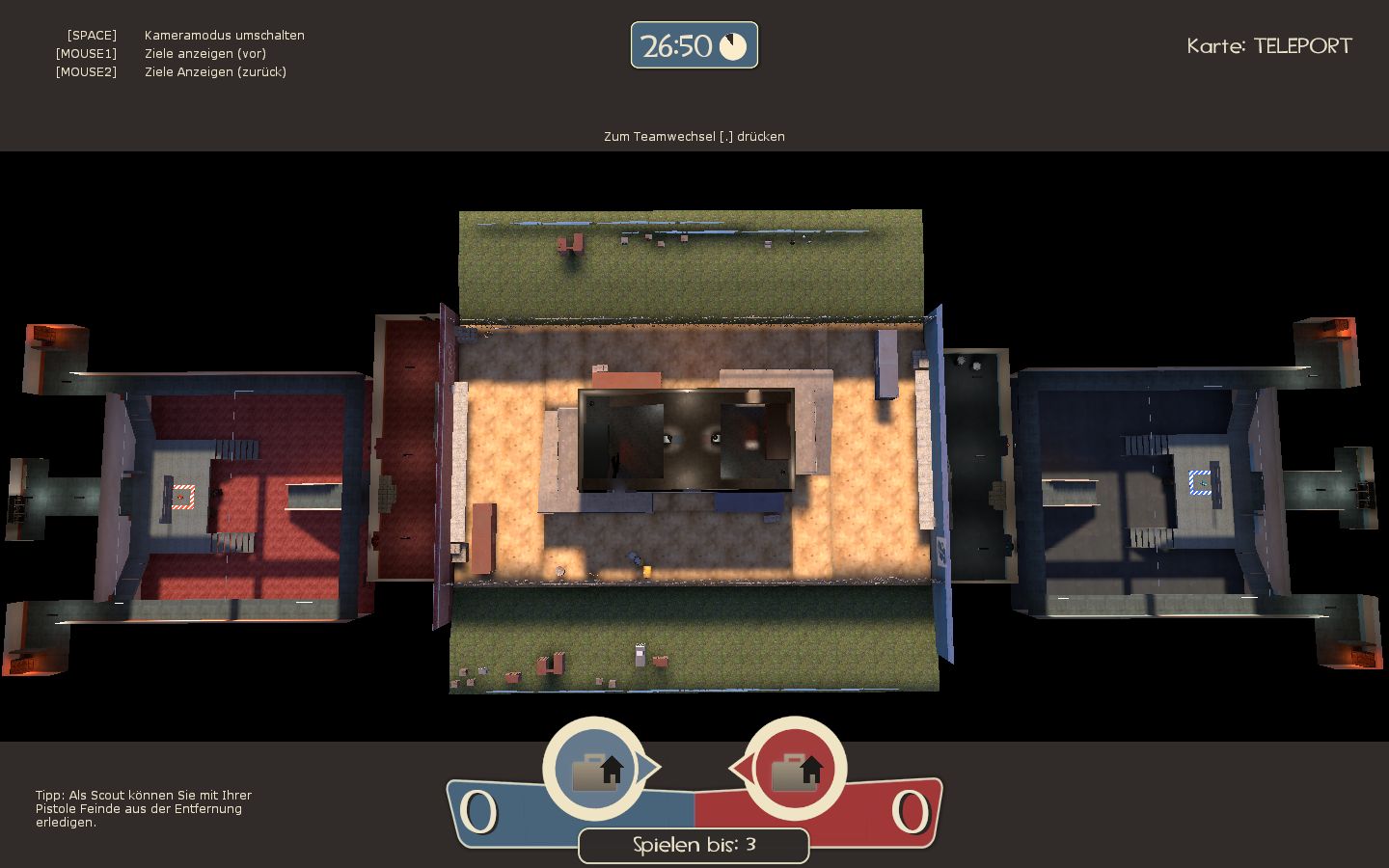Click the BLU intelligence marker in the right base
This screenshot has height=868, width=1389.
1202,483
